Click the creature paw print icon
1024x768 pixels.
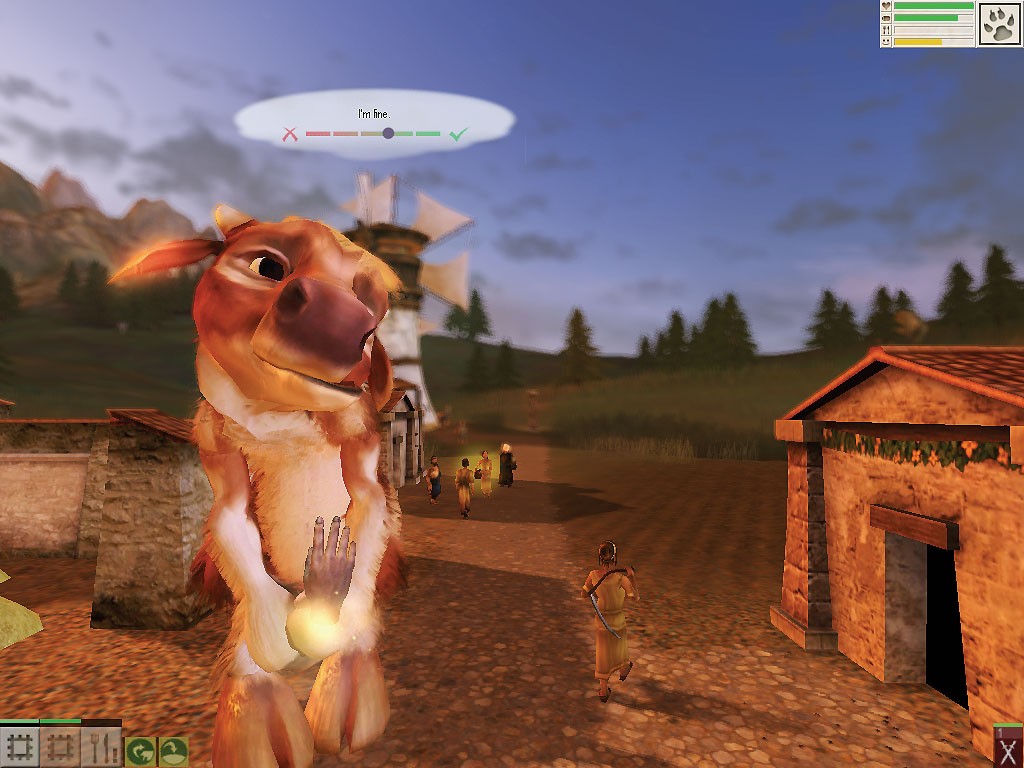[x=998, y=24]
